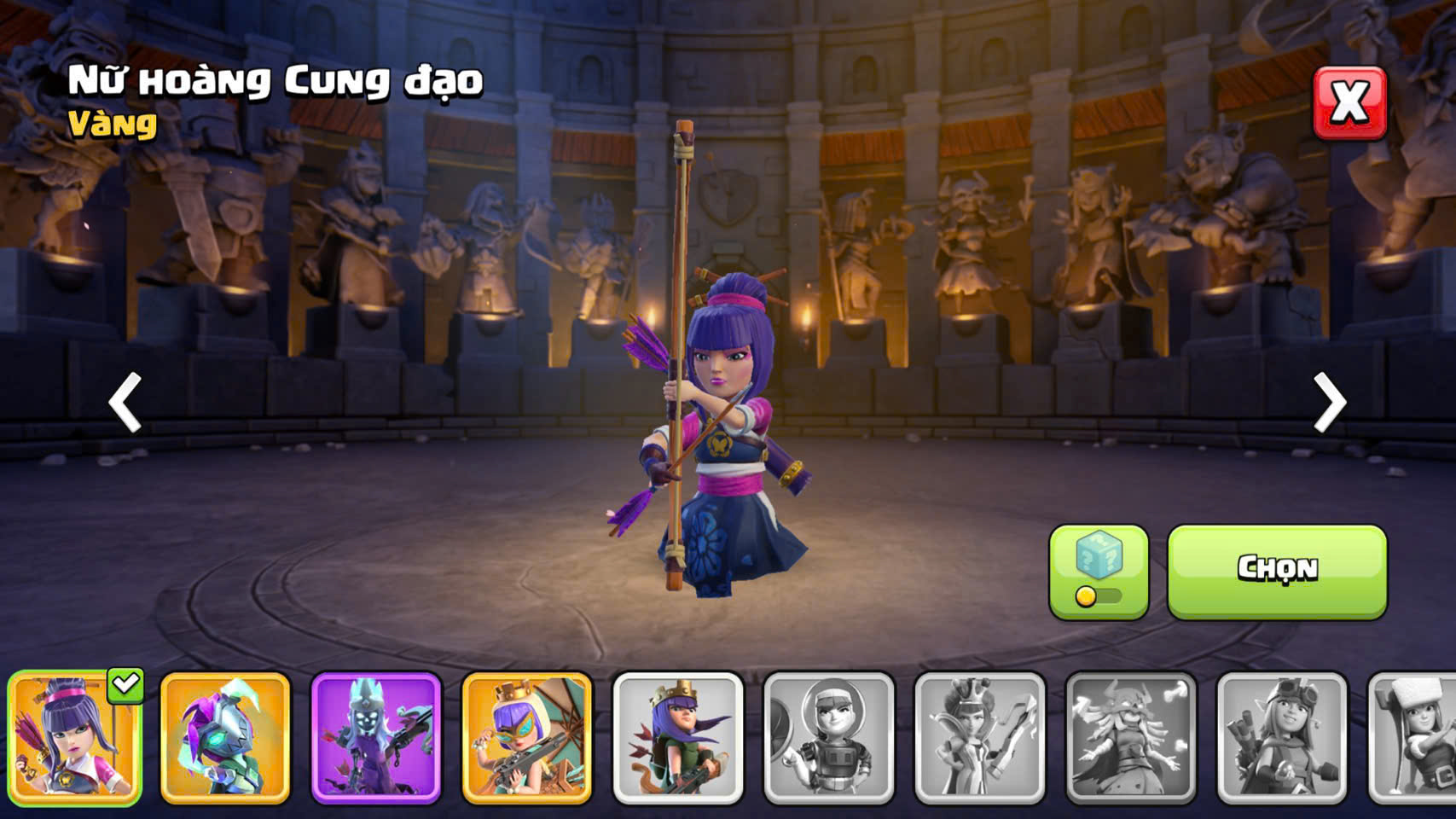Preview the locked fur-hat winter queen skin
This screenshot has height=819, width=1456.
(1414, 738)
